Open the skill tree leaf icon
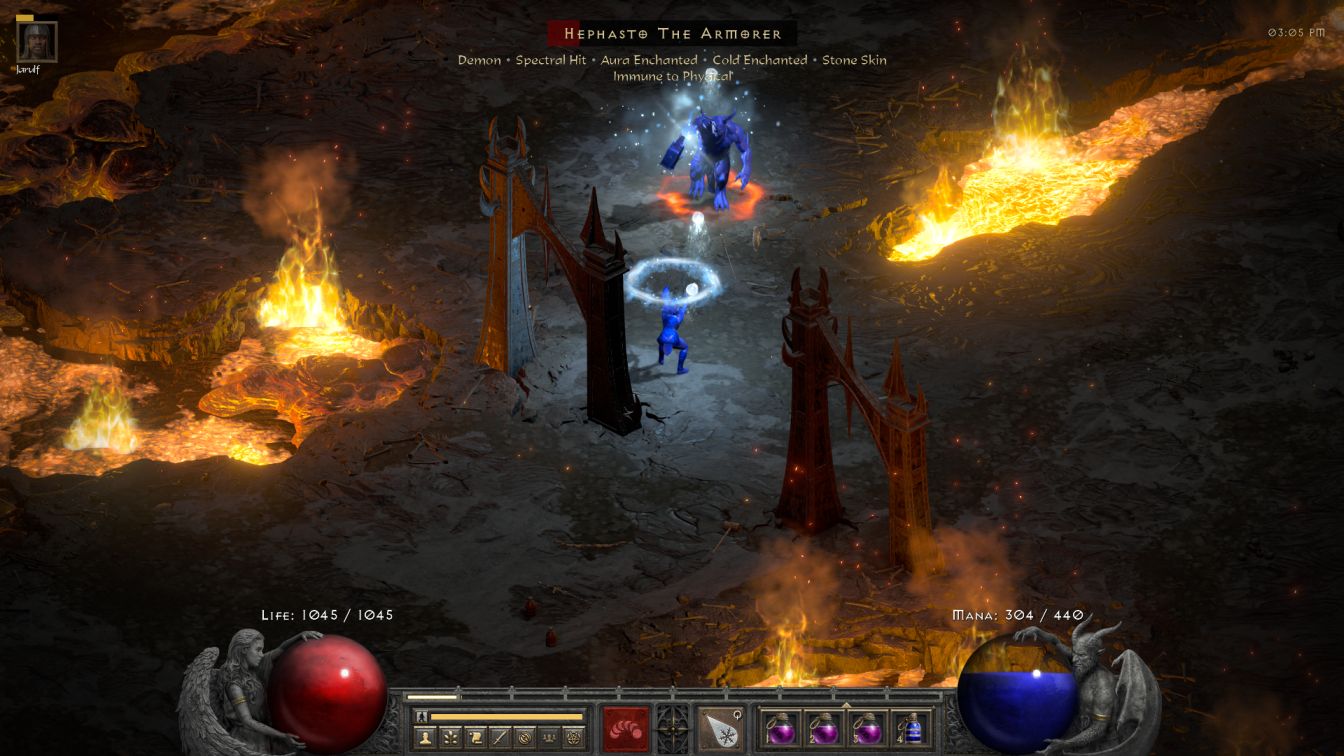This screenshot has width=1344, height=756. pyautogui.click(x=451, y=738)
